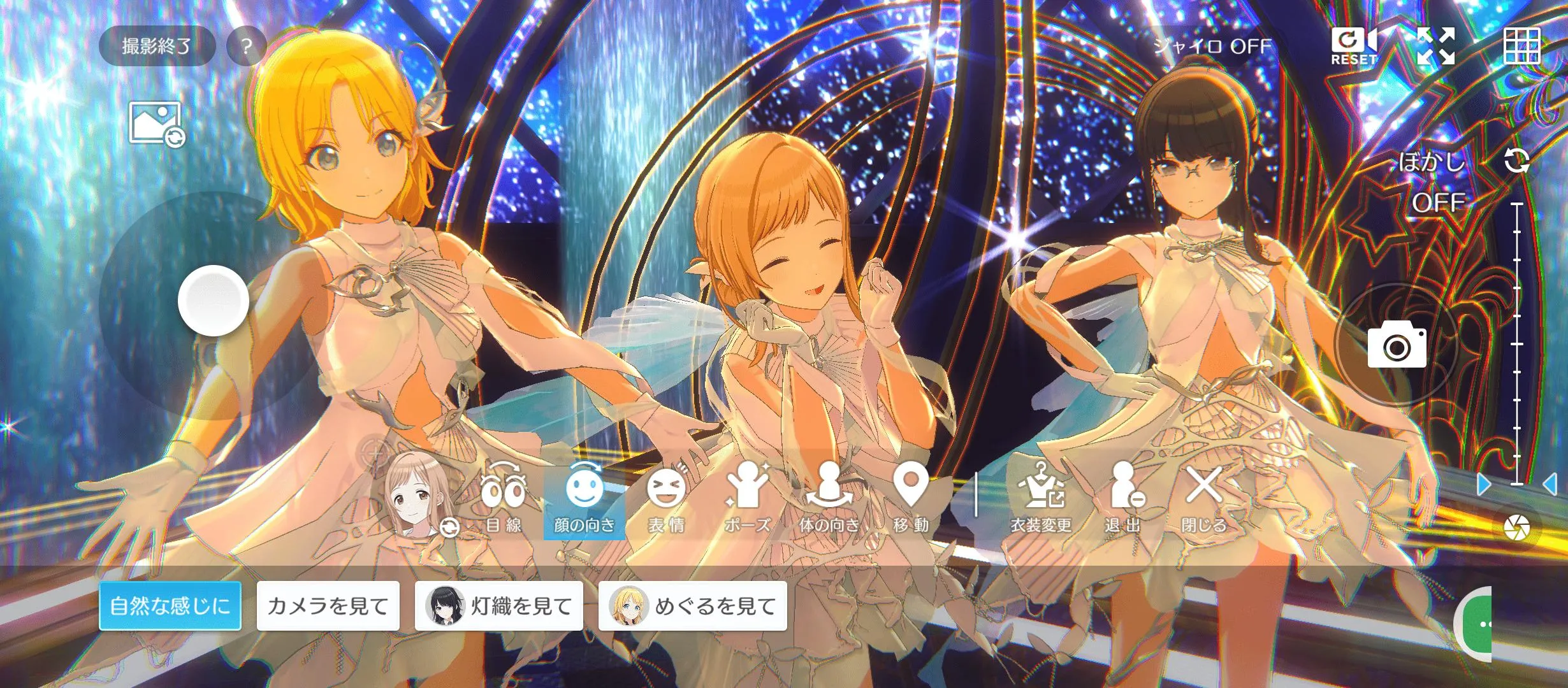Reset the camera with RESET
This screenshot has width=1568, height=688.
pos(1354,47)
